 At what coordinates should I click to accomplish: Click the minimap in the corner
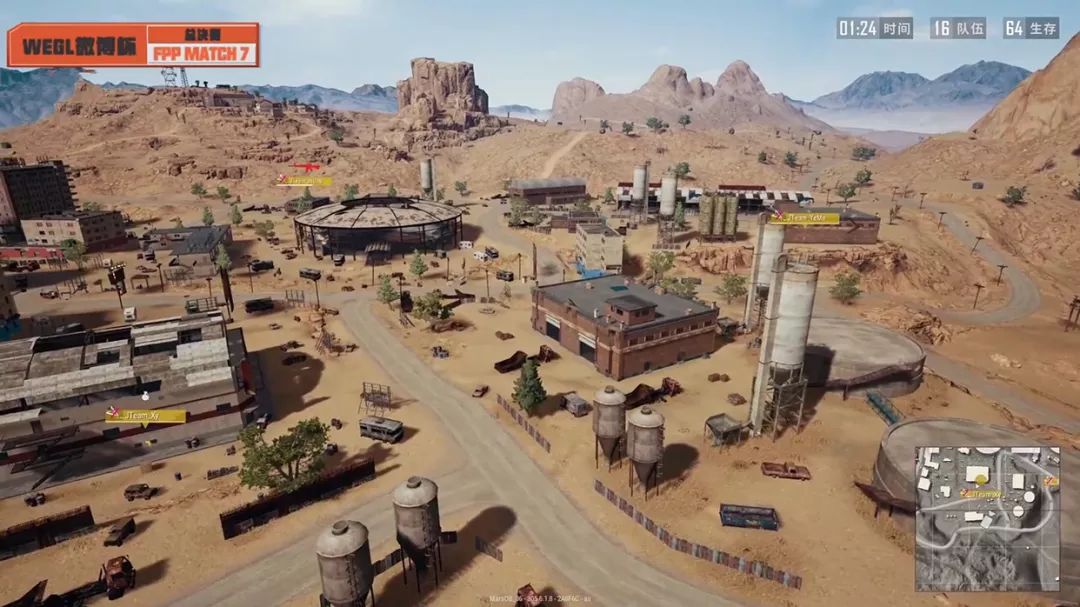[x=987, y=518]
